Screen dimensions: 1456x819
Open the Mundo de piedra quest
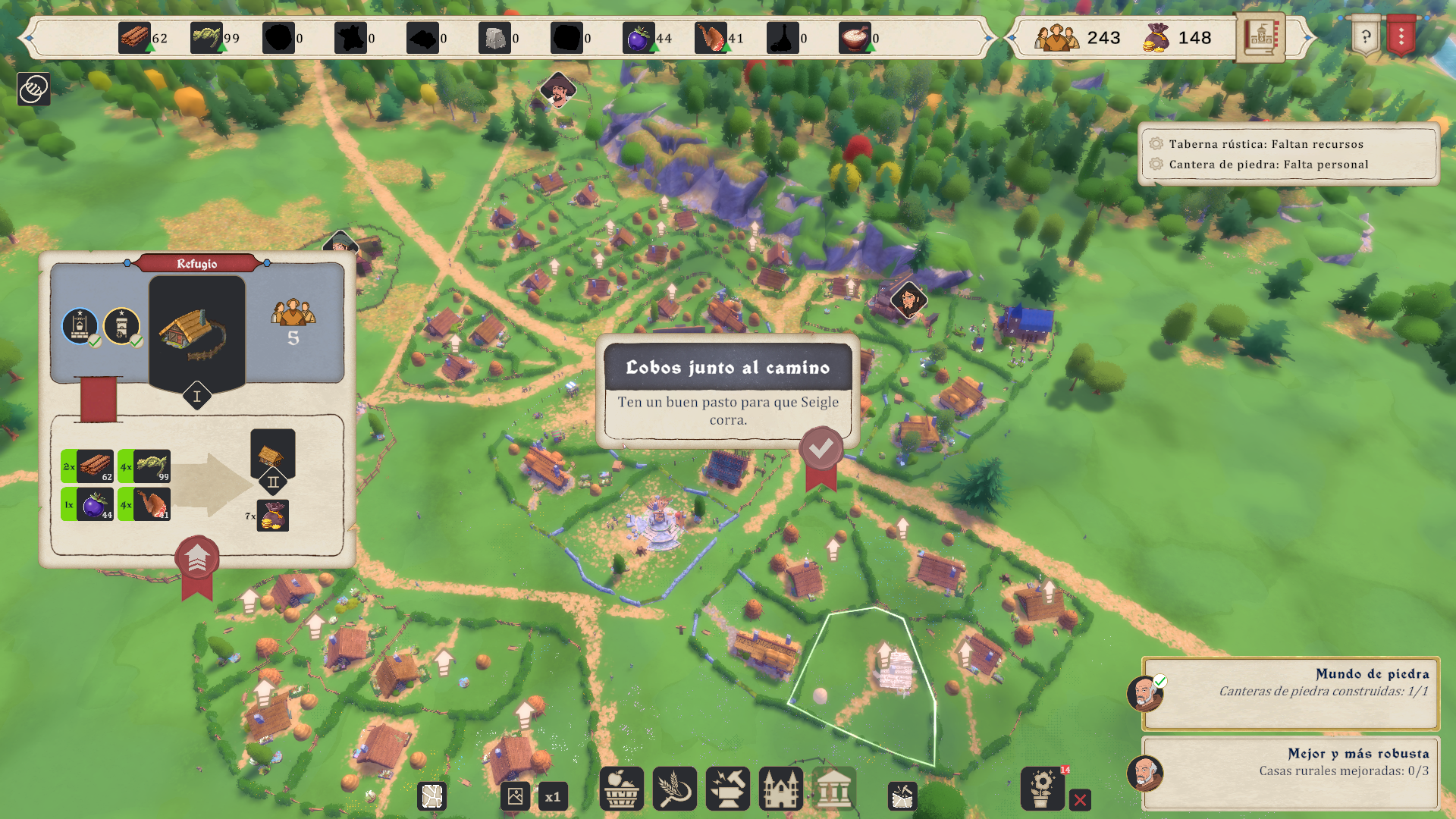pos(1290,692)
